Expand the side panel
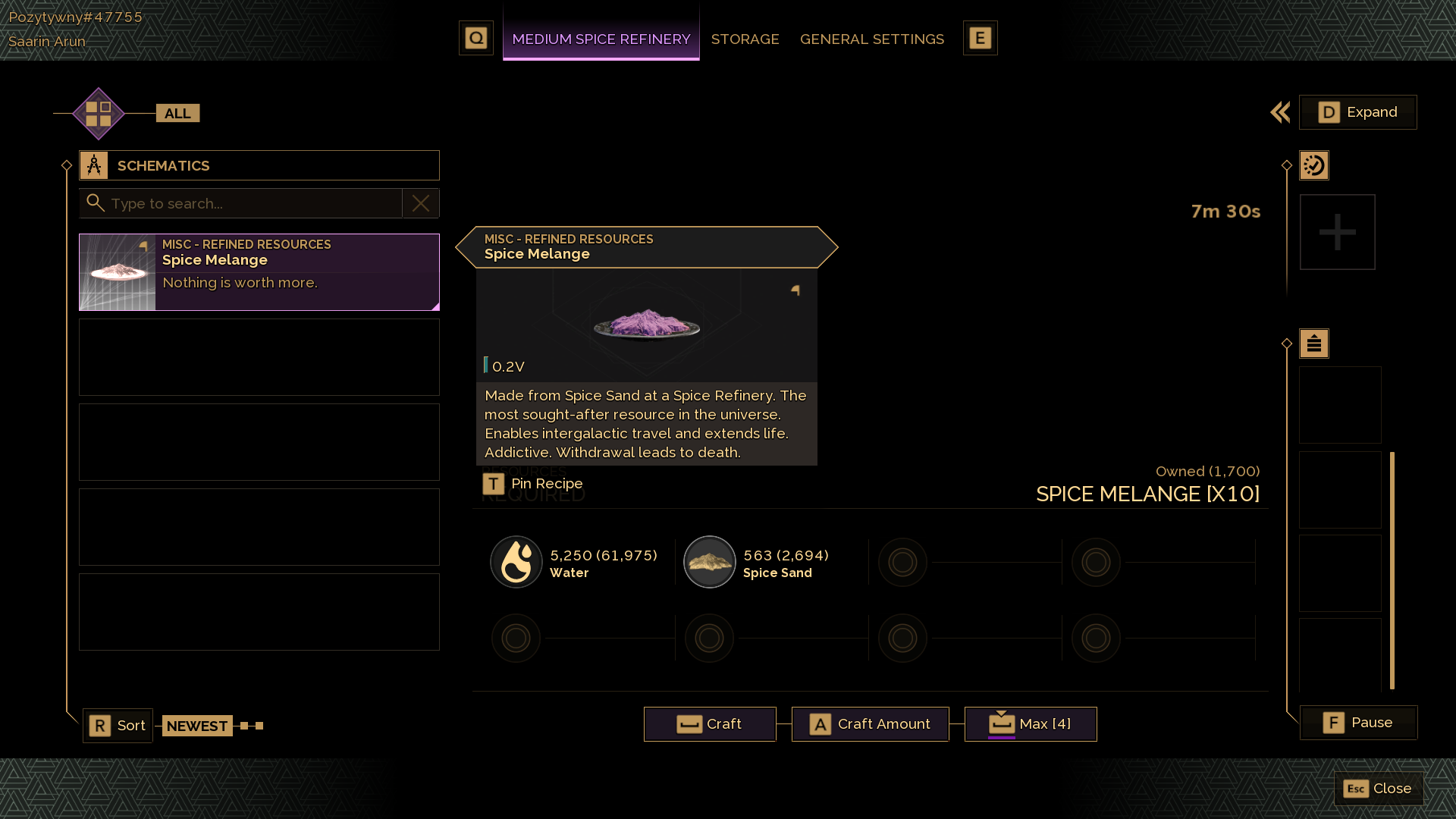Image resolution: width=1456 pixels, height=819 pixels. [1357, 112]
